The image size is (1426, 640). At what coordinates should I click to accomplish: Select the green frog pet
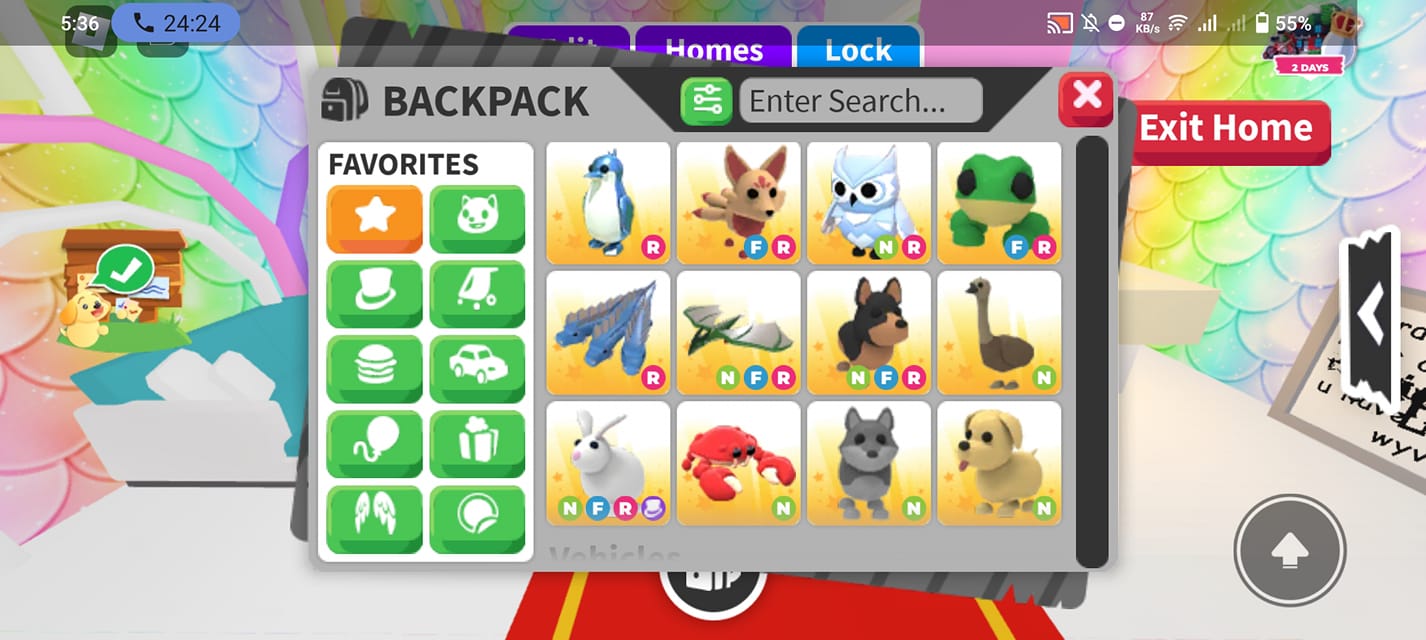point(998,203)
